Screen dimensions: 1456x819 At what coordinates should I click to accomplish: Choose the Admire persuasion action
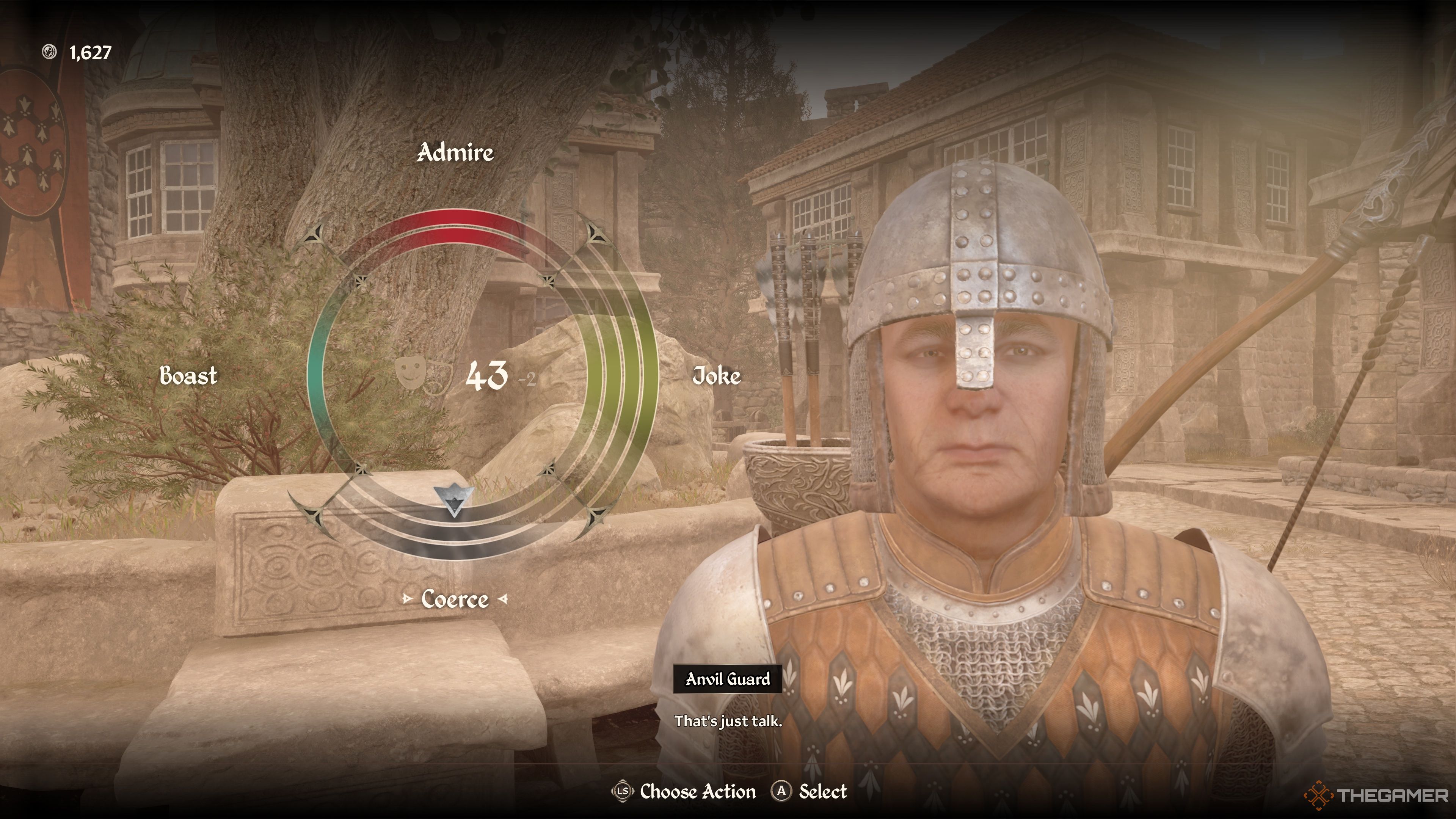click(455, 152)
